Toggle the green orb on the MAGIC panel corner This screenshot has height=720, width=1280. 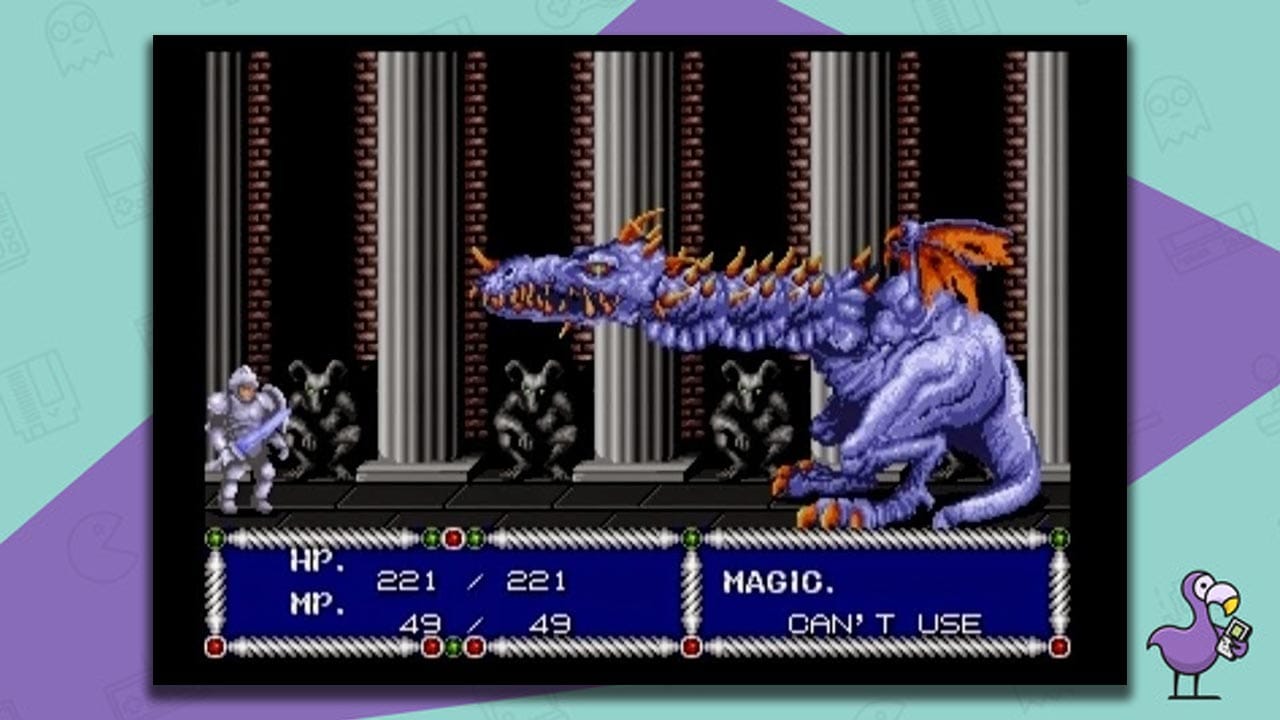(x=691, y=538)
